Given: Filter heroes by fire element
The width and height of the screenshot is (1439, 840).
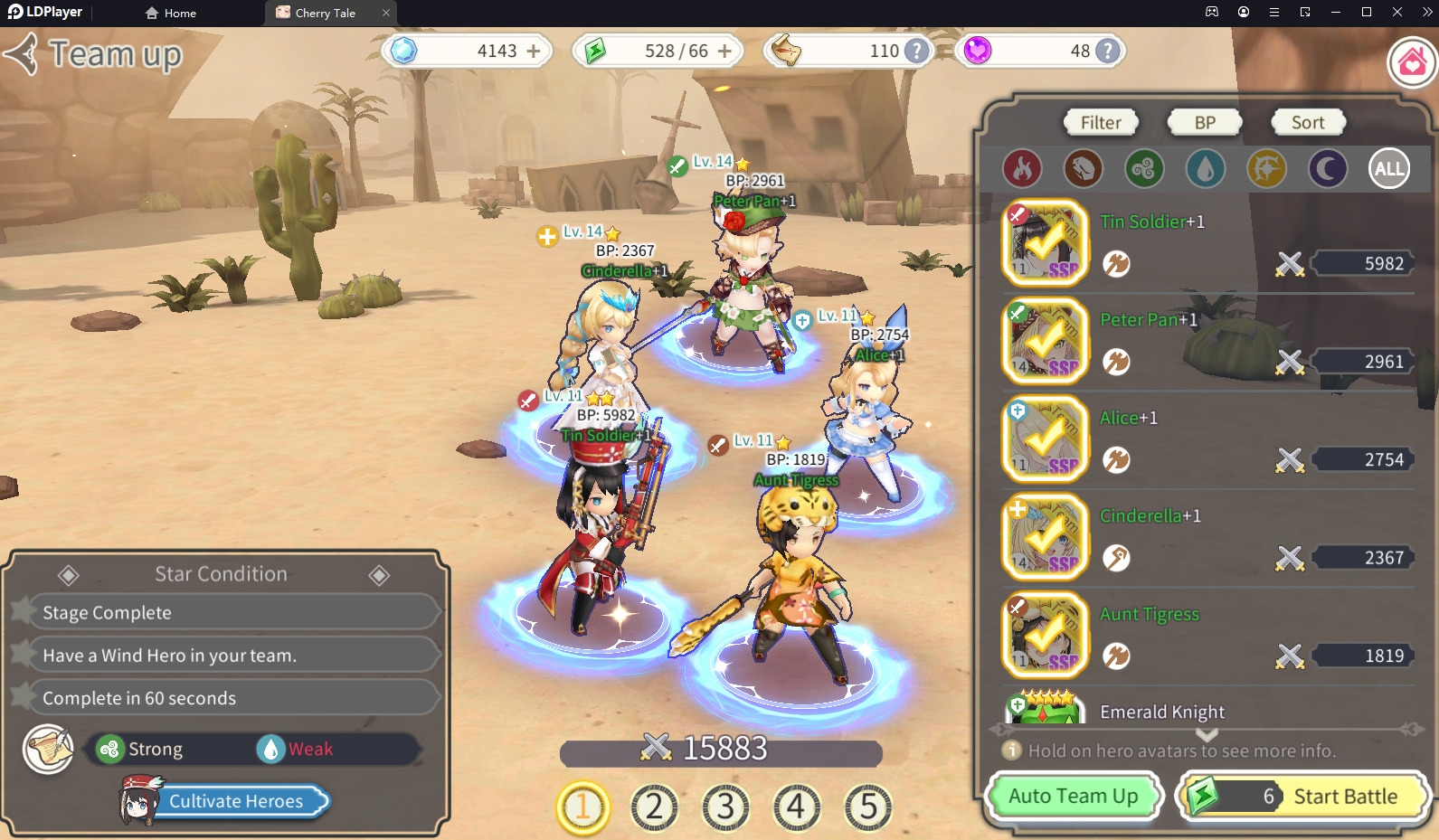Looking at the screenshot, I should tap(1022, 169).
